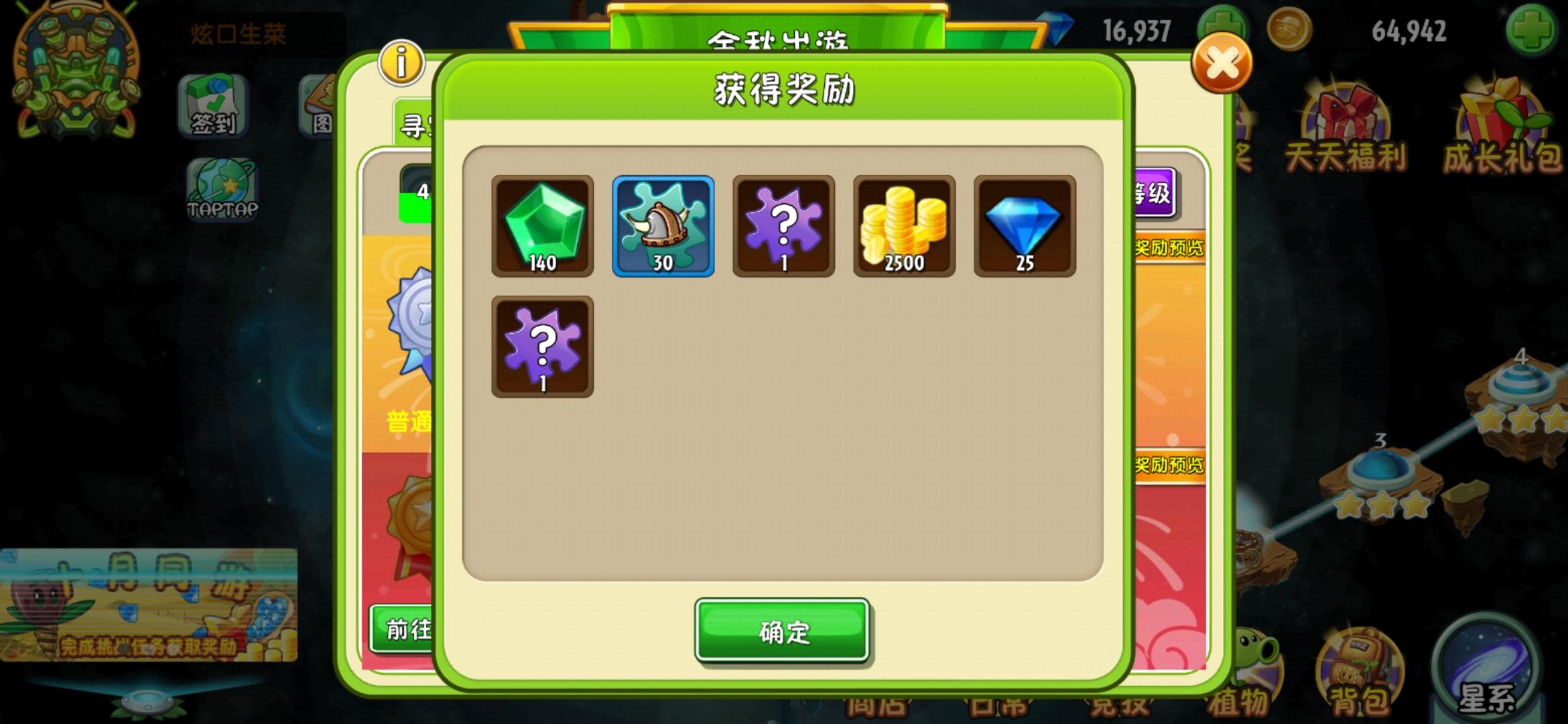Open the TAPTAP icon

coord(223,188)
